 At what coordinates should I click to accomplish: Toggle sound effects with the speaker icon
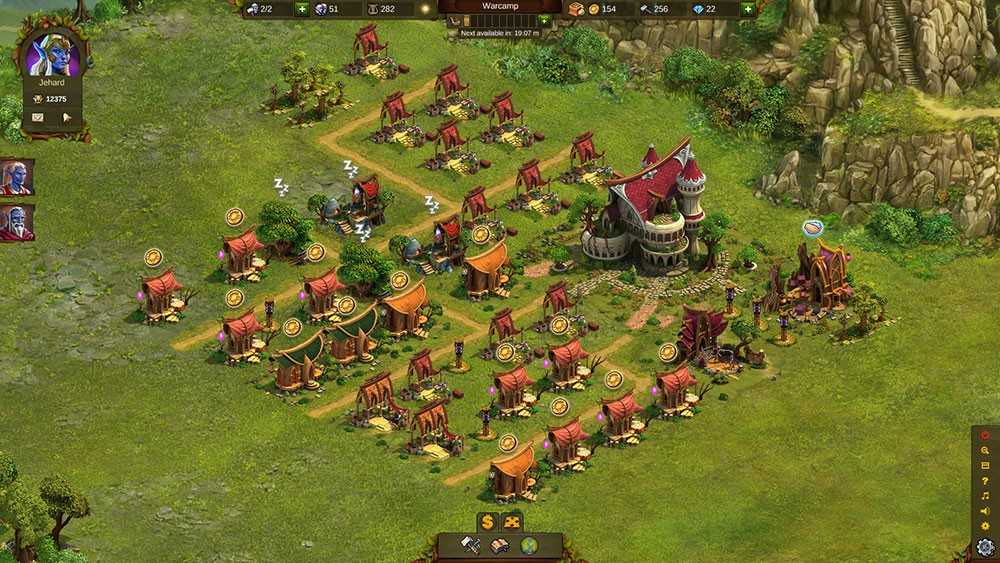pyautogui.click(x=985, y=511)
